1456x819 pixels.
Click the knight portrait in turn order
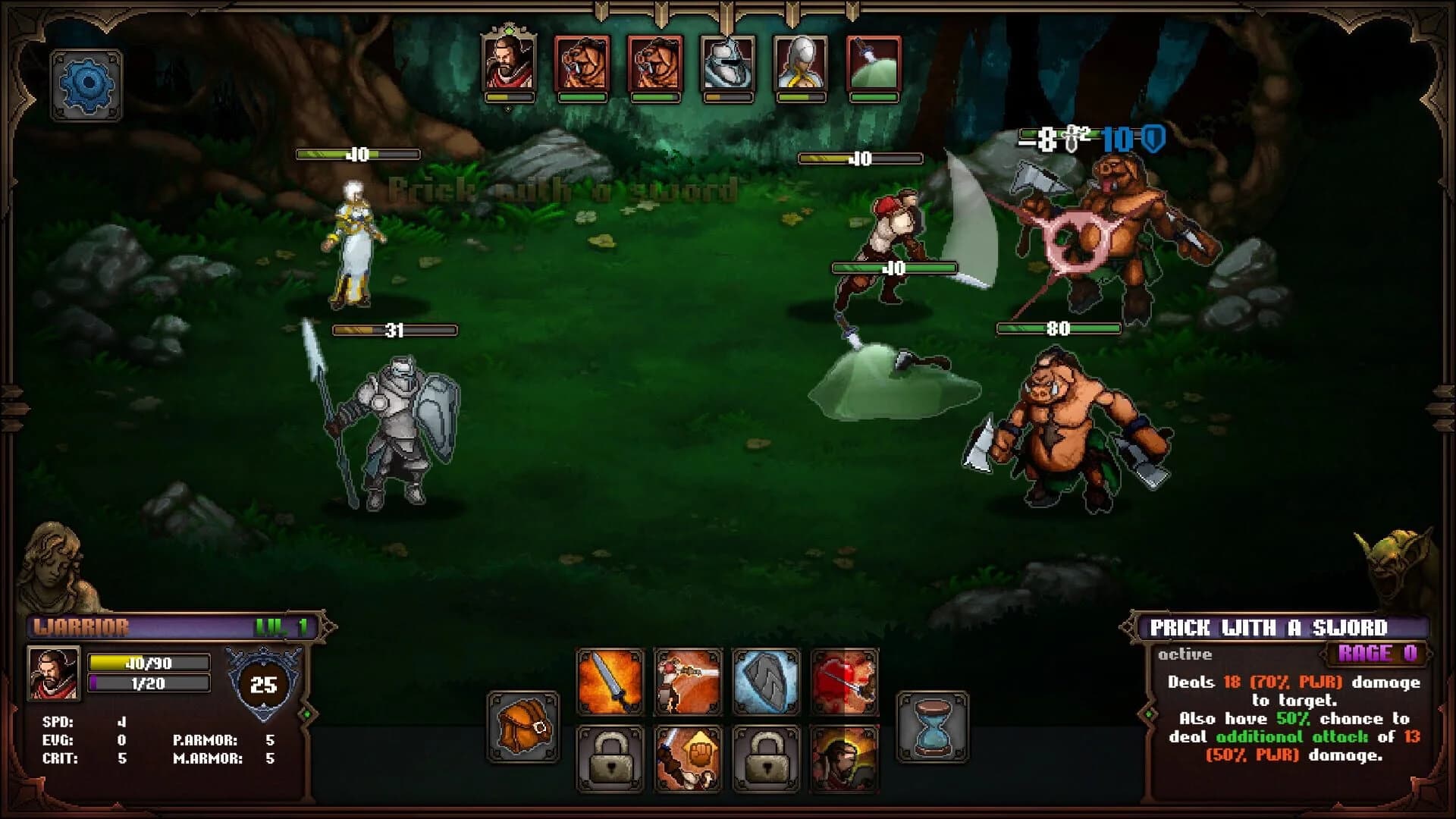728,64
